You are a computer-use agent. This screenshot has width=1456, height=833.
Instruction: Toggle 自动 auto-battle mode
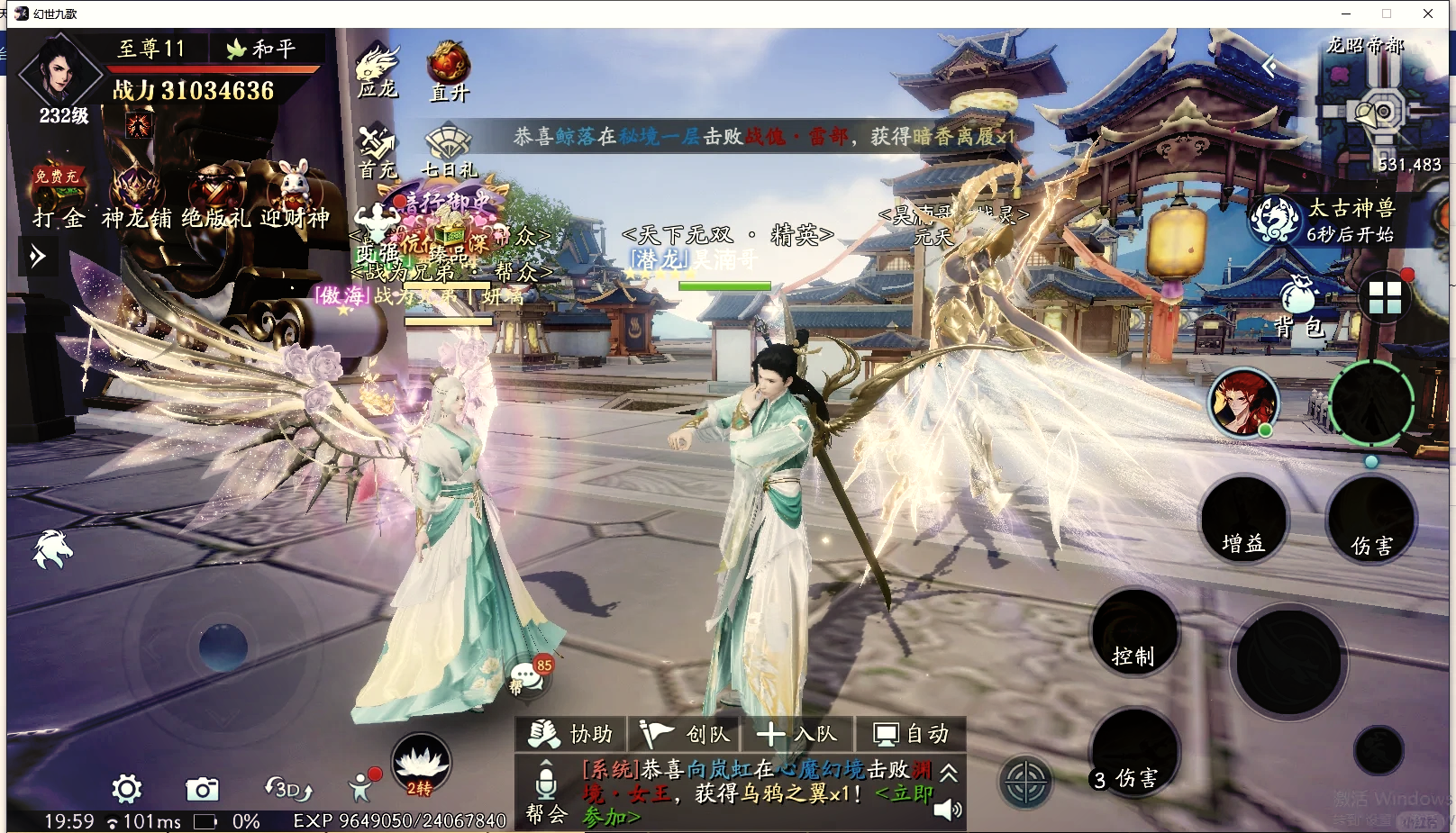(911, 735)
